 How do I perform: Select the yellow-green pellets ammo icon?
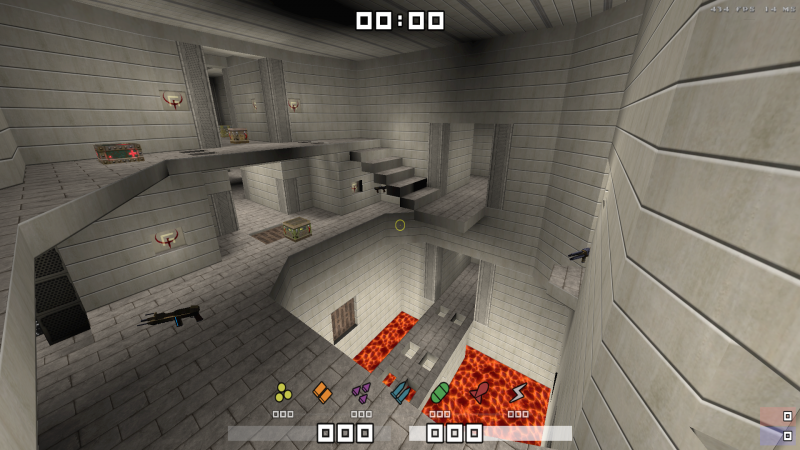(283, 391)
